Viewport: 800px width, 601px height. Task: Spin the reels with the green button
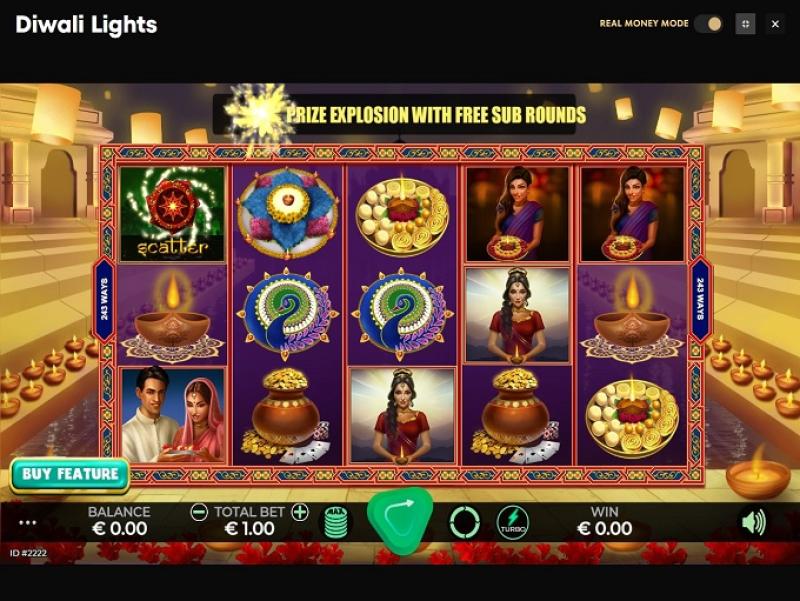pos(400,520)
